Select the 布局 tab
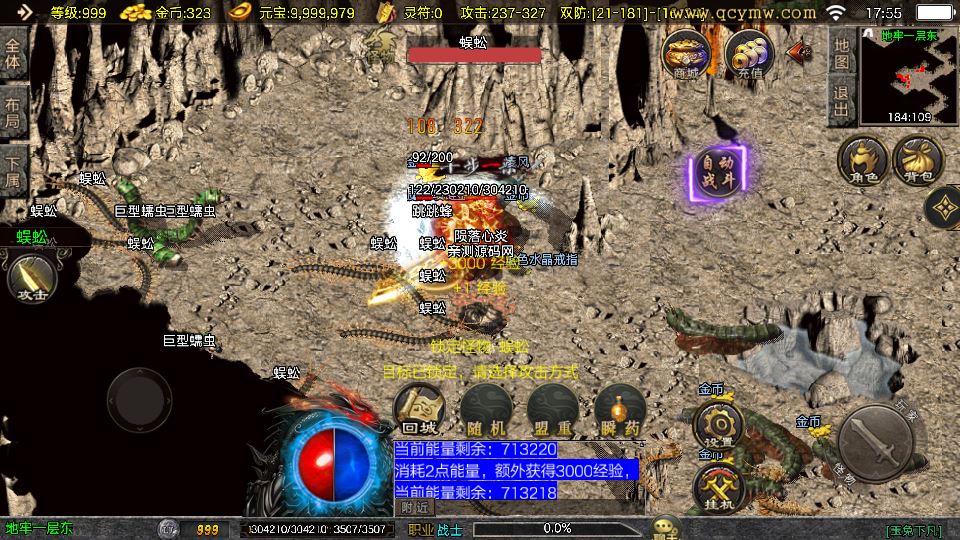The image size is (960, 540). click(x=13, y=113)
